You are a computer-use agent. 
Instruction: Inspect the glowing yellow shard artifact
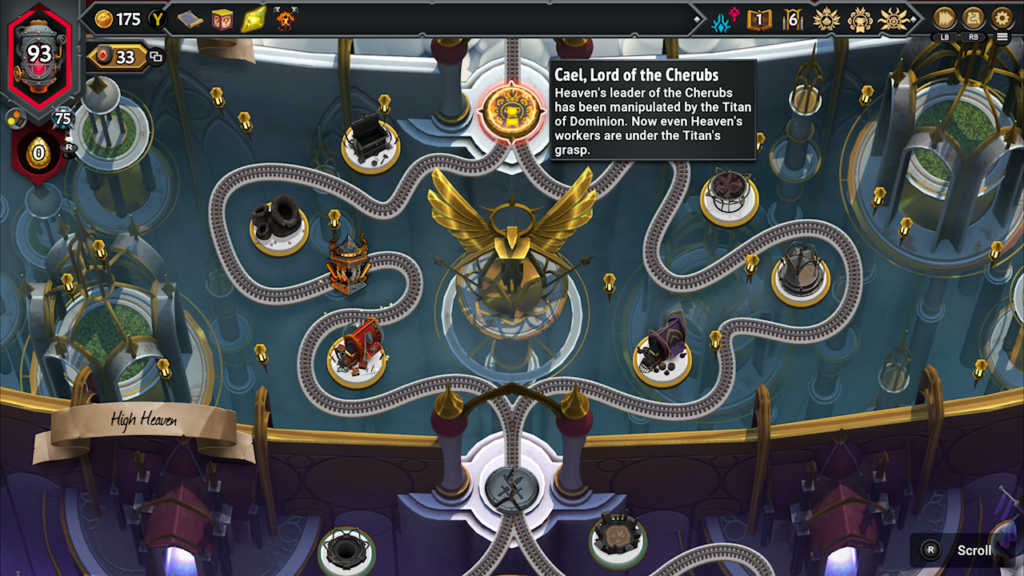(254, 19)
